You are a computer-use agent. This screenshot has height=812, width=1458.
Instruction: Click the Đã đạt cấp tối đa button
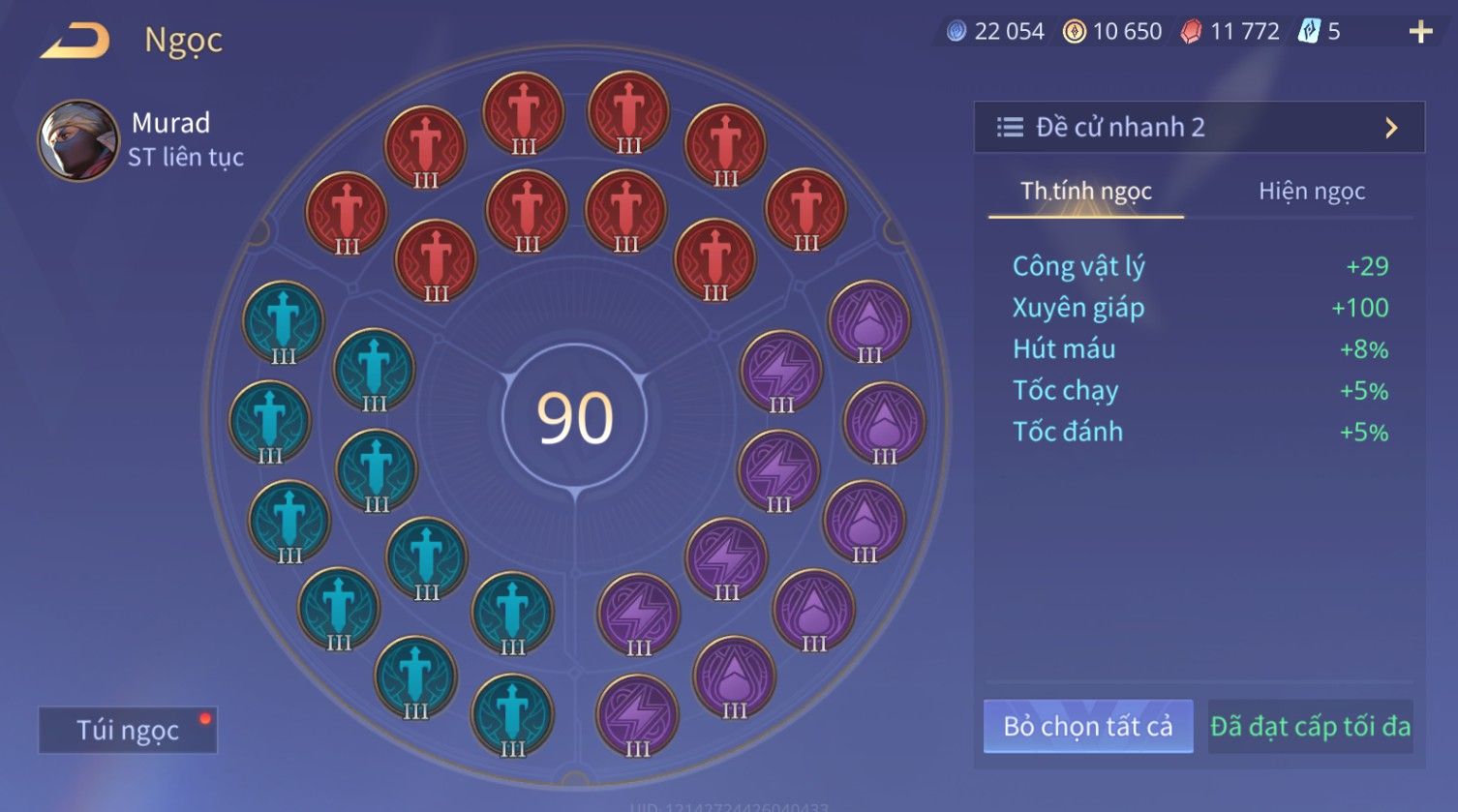(1310, 726)
